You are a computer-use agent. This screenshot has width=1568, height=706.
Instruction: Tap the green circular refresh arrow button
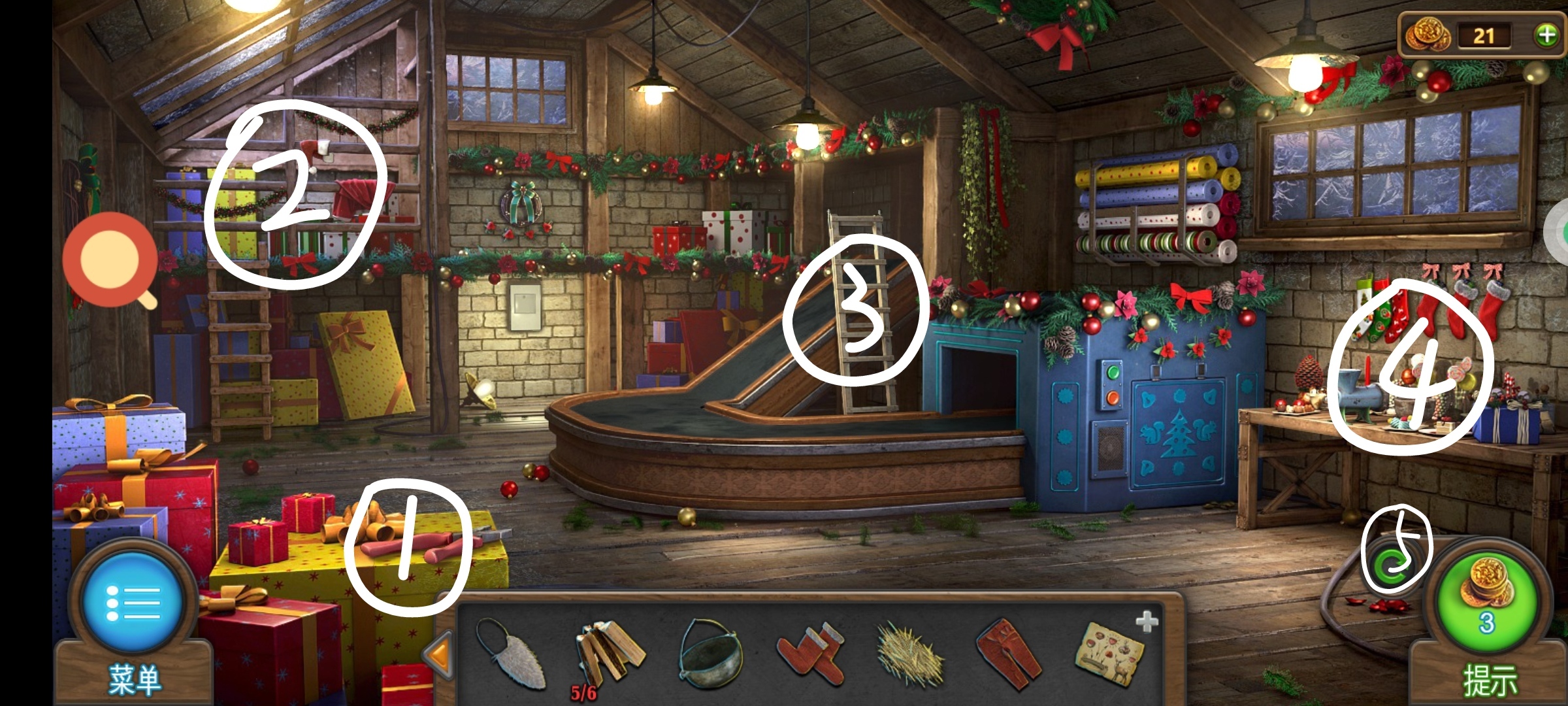pyautogui.click(x=1393, y=564)
